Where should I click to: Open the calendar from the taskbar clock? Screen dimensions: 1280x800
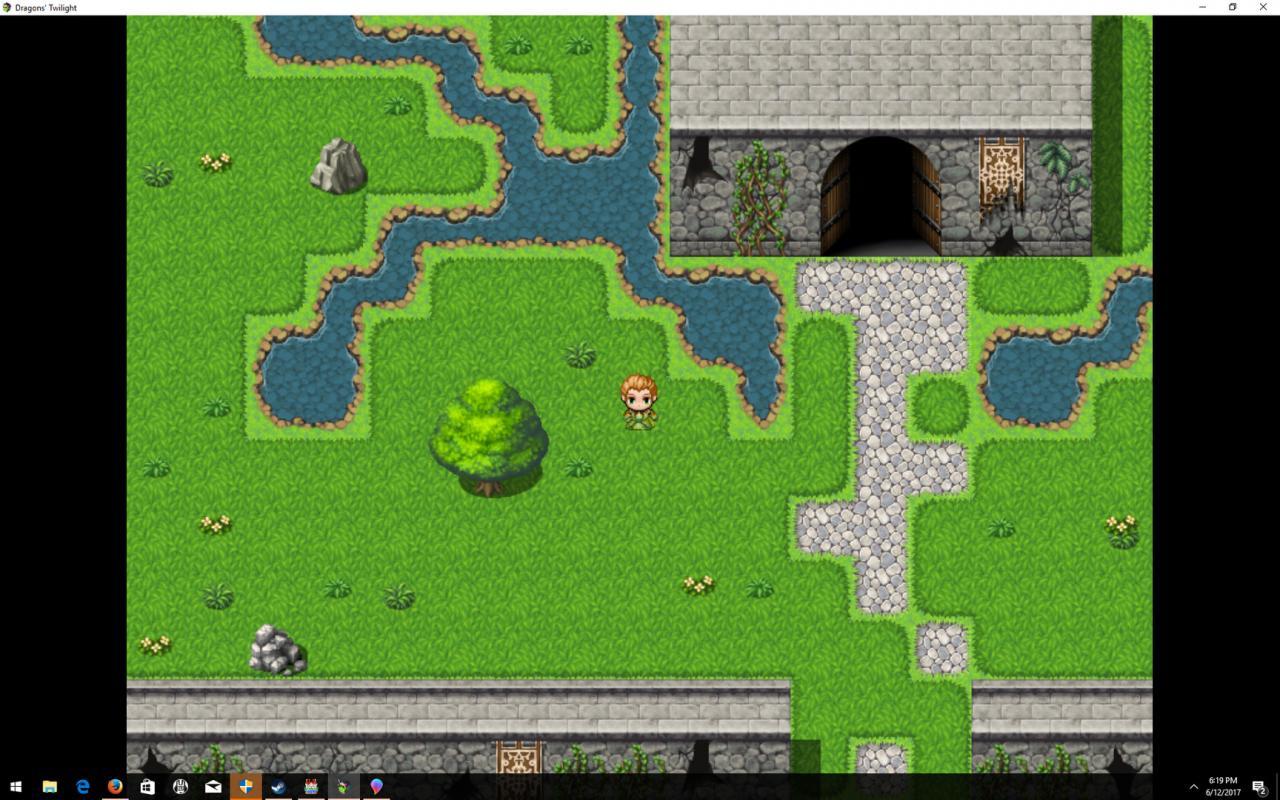point(1222,786)
